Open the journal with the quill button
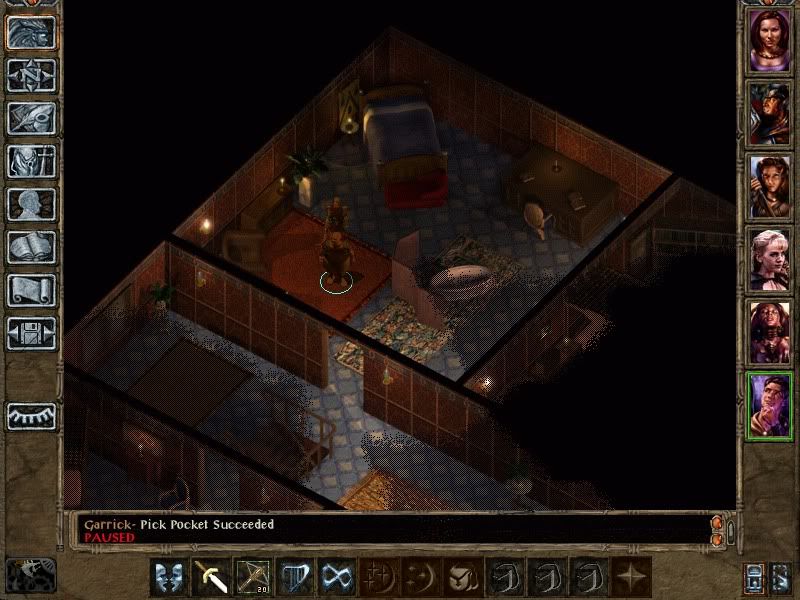This screenshot has width=800, height=600. [32, 118]
